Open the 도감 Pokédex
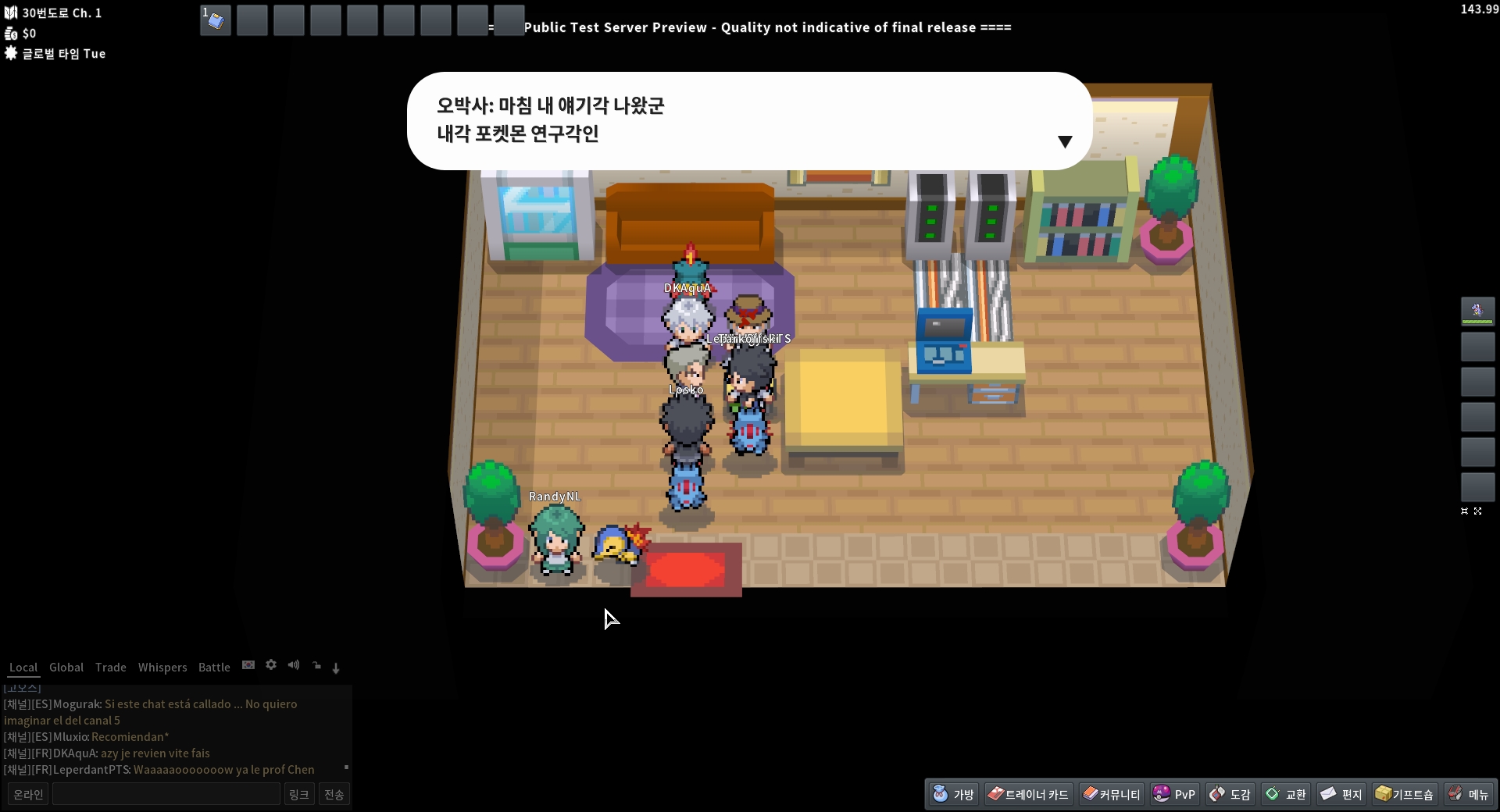This screenshot has height=812, width=1500. [x=1230, y=794]
